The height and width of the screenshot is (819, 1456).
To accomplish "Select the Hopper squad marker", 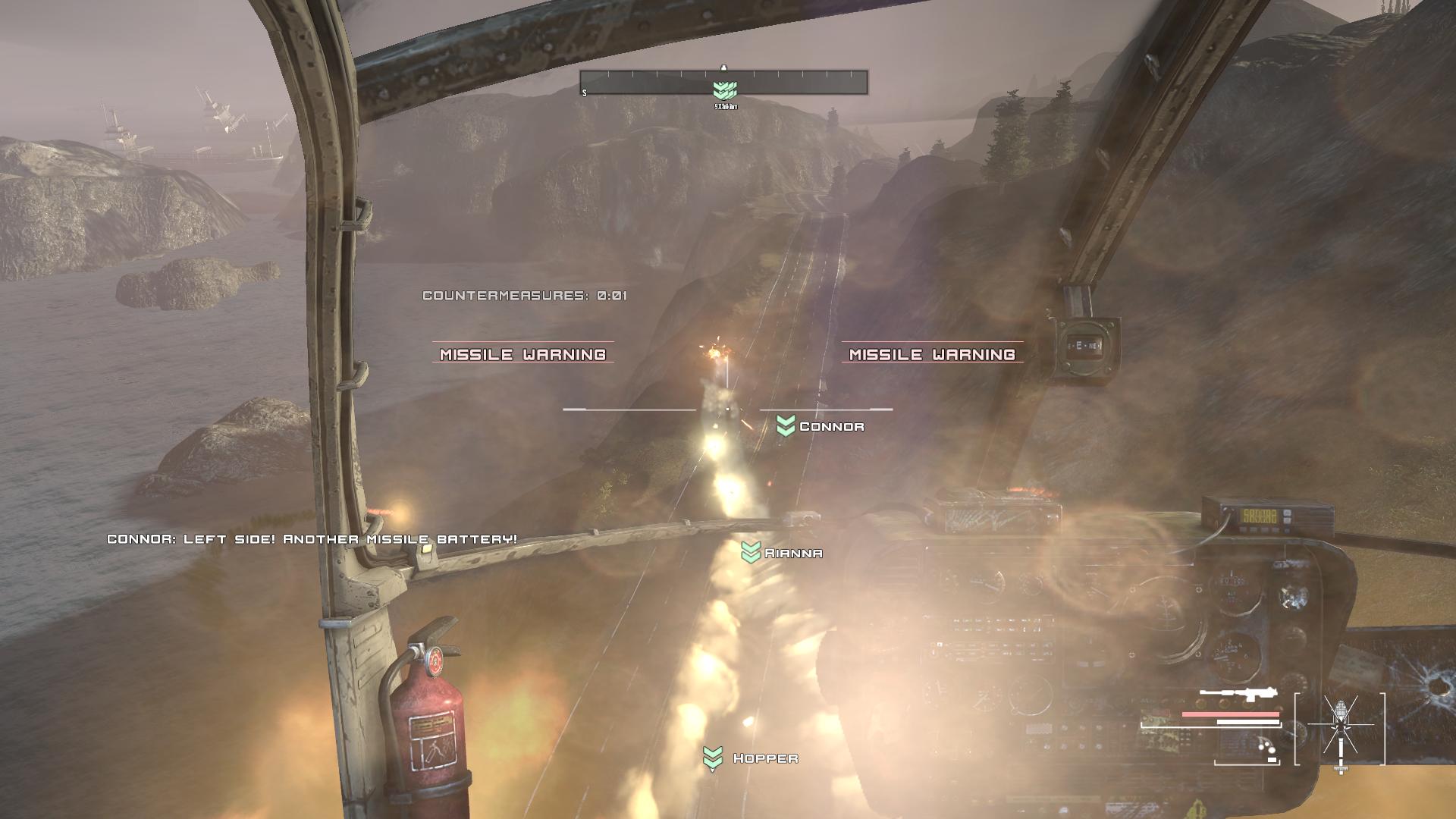I will pyautogui.click(x=713, y=758).
